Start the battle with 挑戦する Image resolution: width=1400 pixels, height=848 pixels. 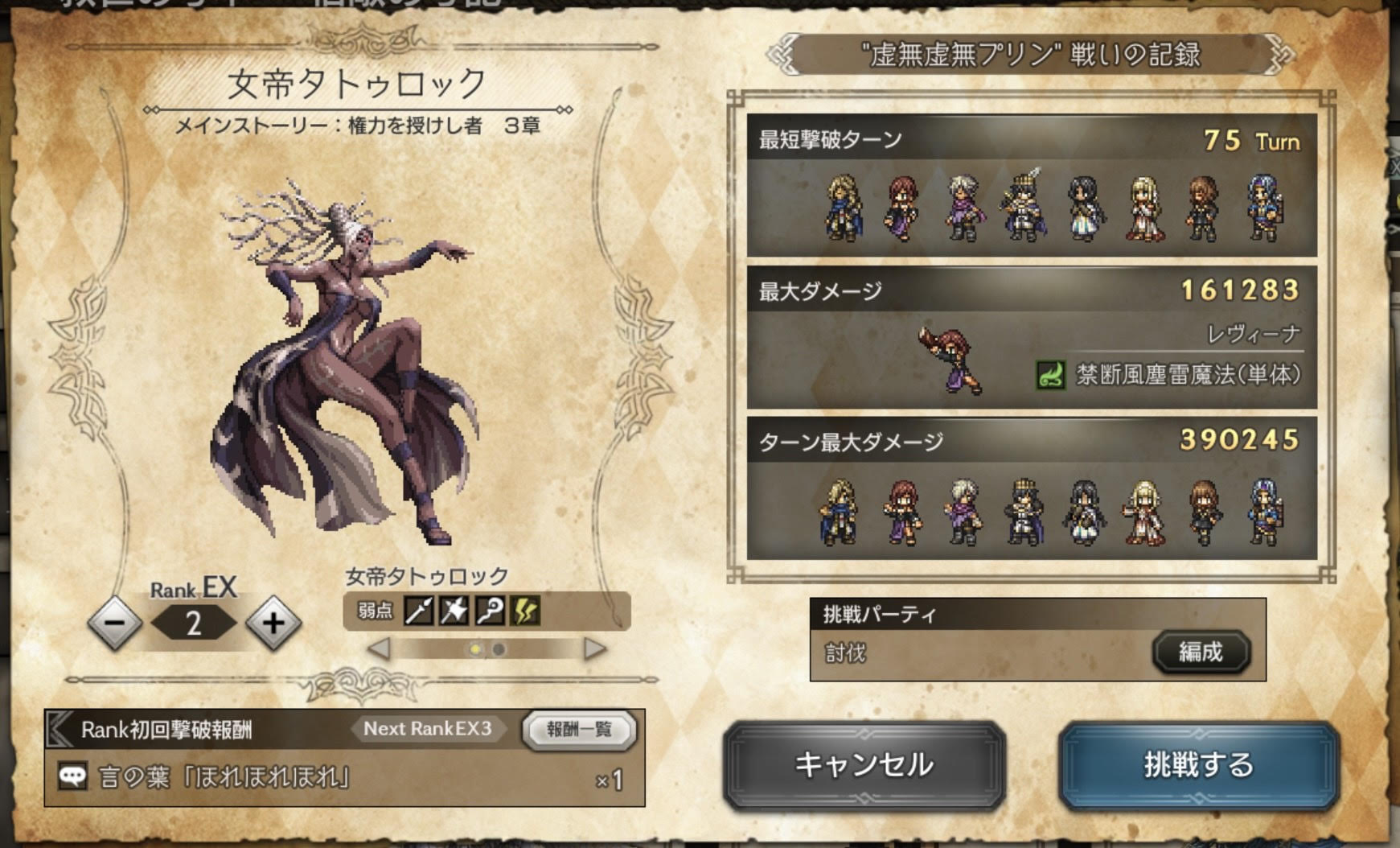1198,765
